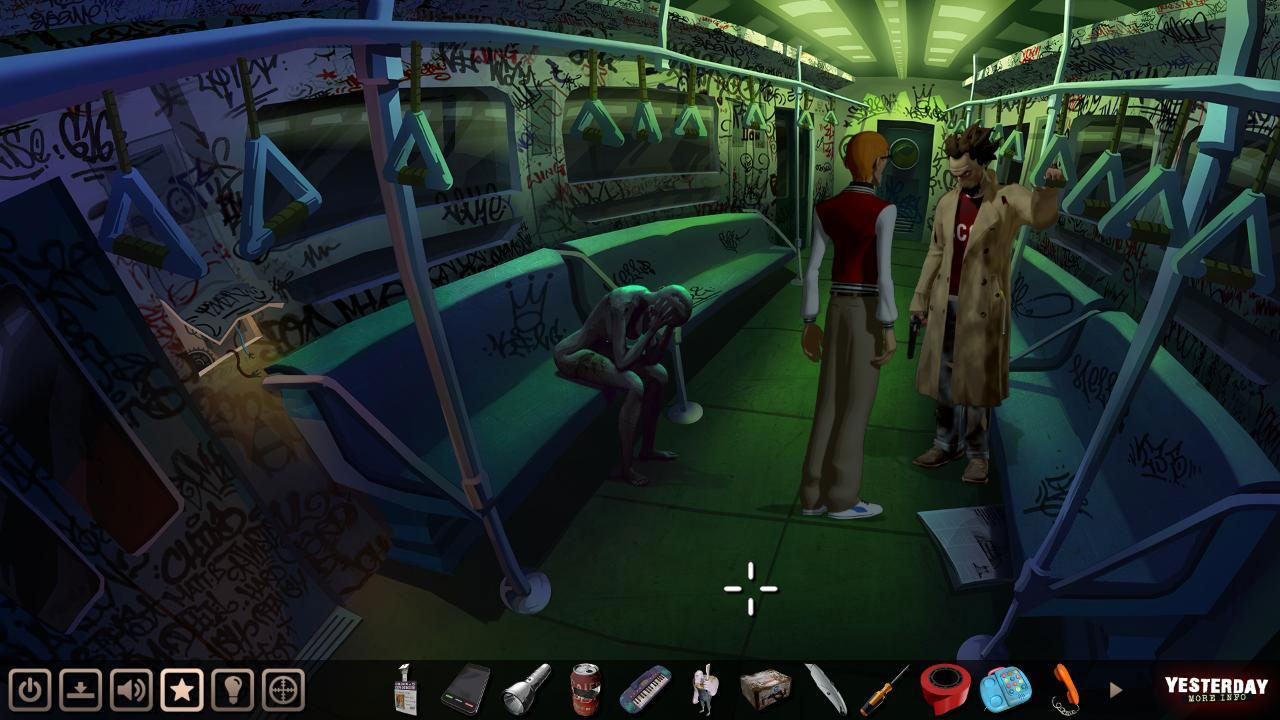
Task: Pick the small figurine inventory item
Action: coord(705,689)
